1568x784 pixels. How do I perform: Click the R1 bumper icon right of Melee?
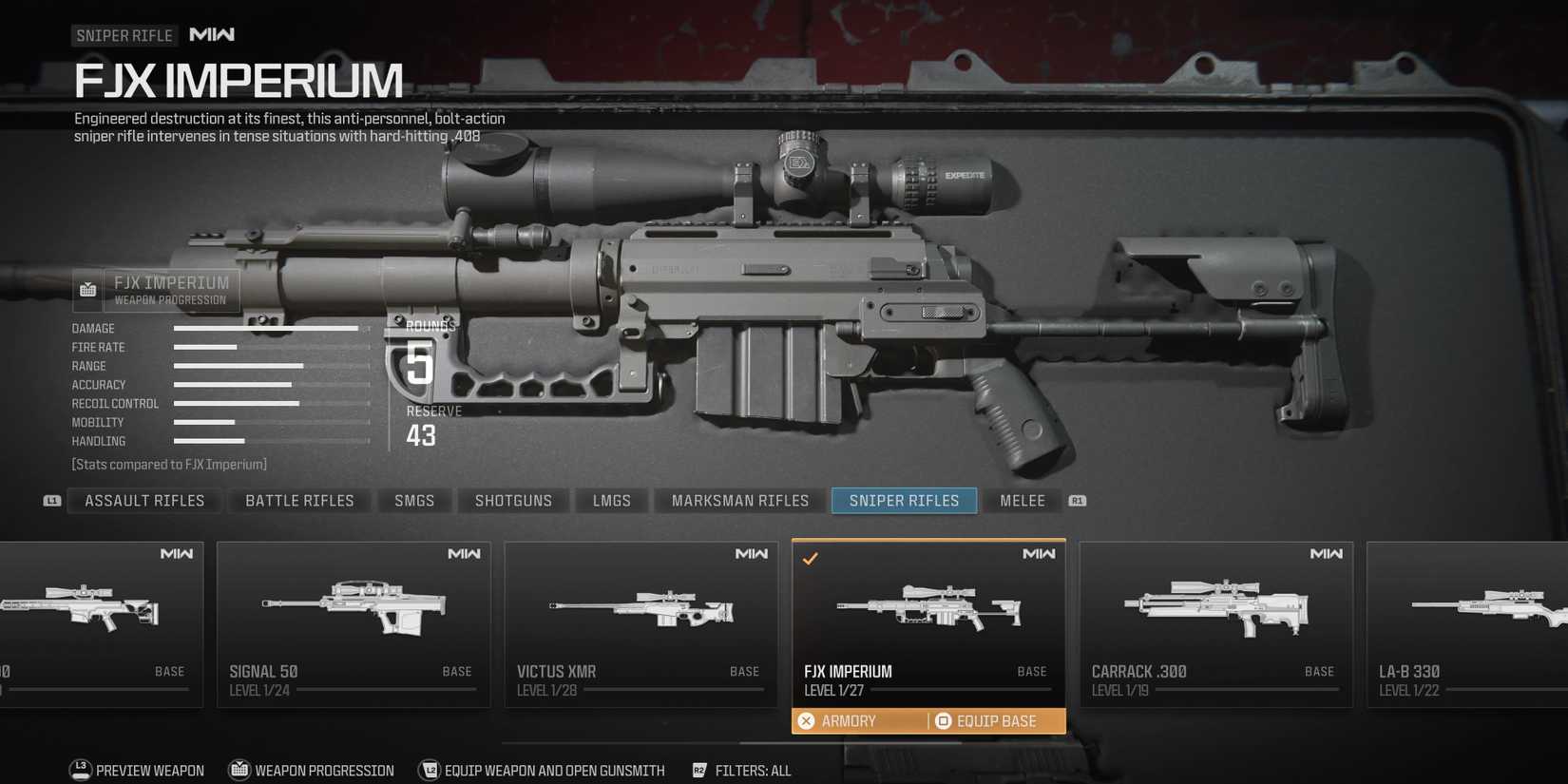[1077, 501]
